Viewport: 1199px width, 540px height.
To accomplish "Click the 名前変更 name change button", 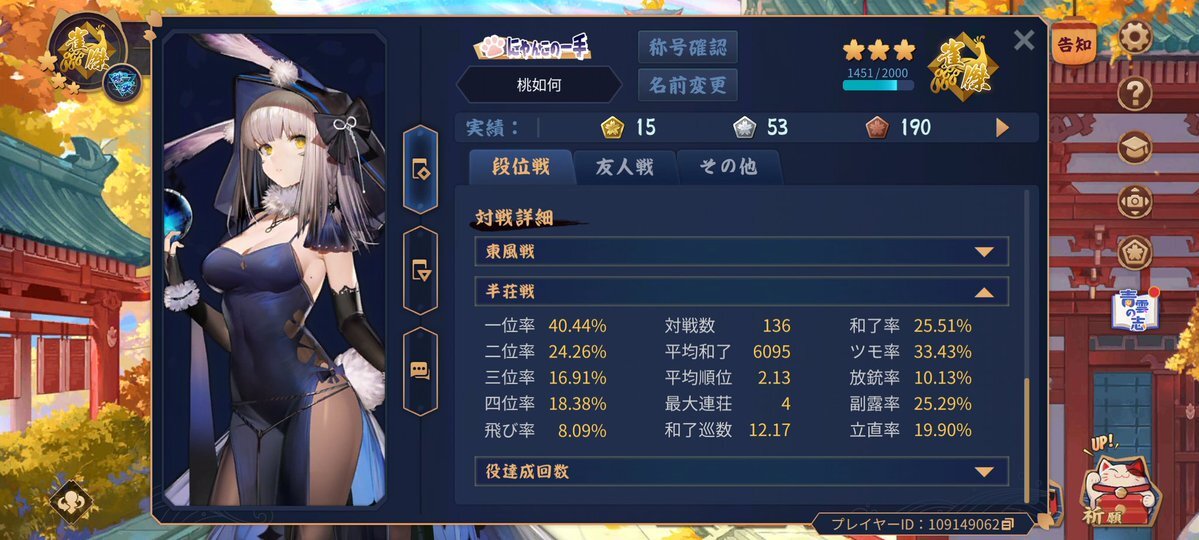I will click(x=687, y=84).
